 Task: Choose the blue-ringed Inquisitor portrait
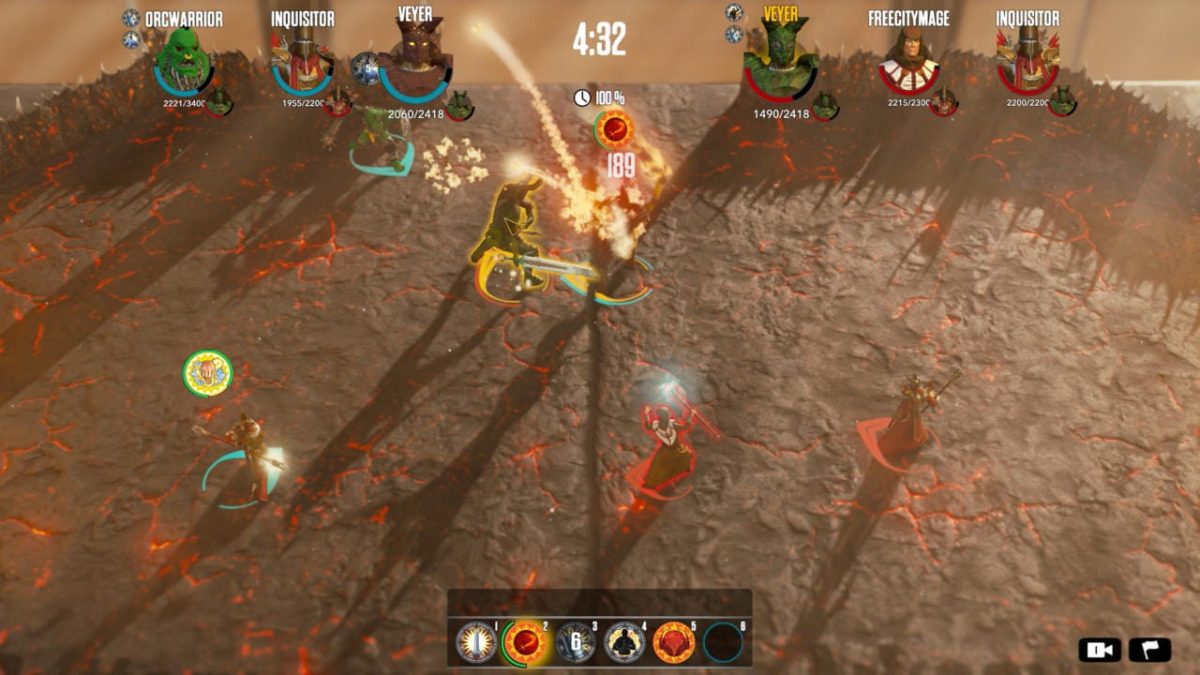tap(301, 62)
